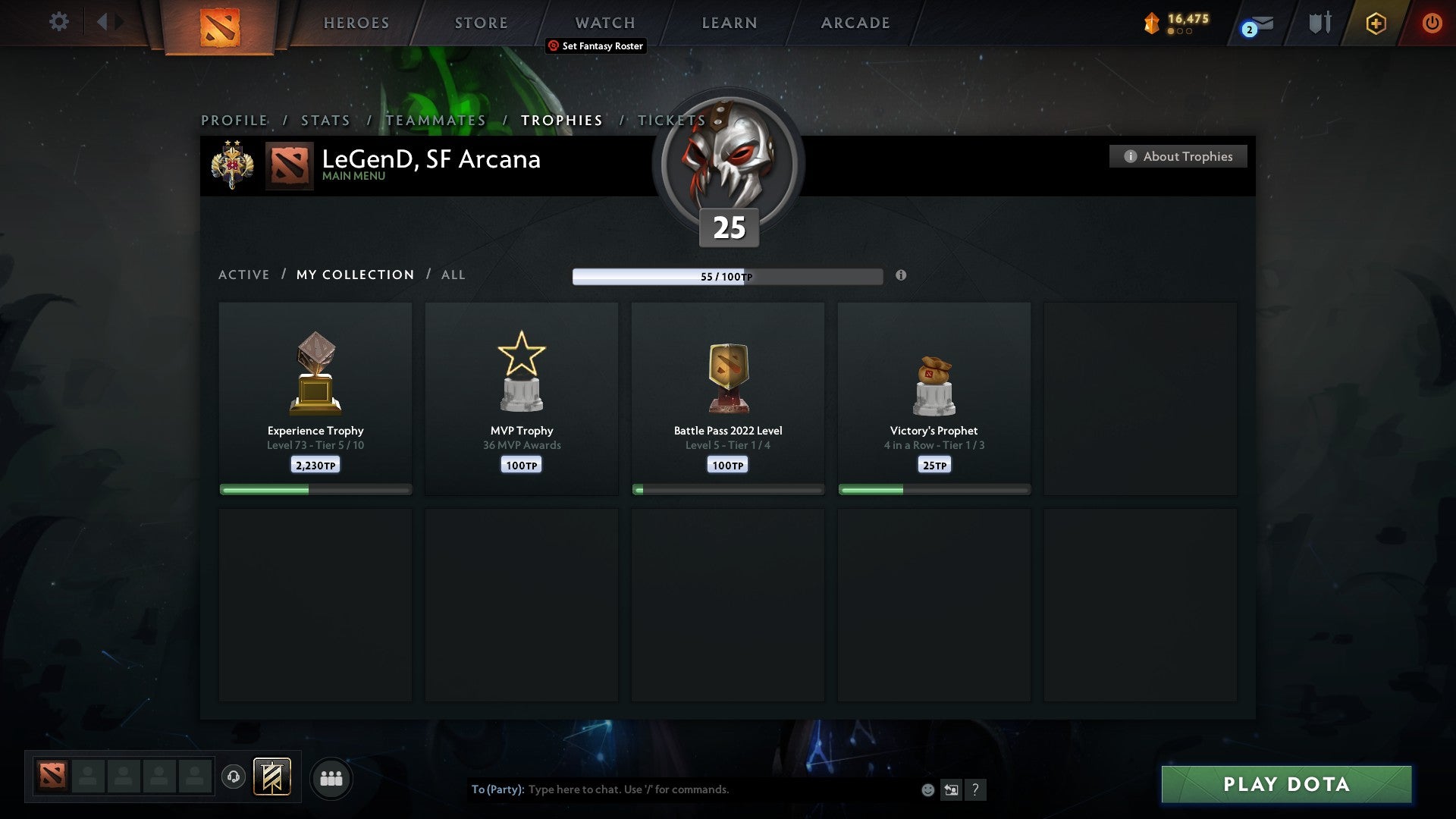The image size is (1456, 819).
Task: Click the About Trophies button
Action: tap(1178, 156)
